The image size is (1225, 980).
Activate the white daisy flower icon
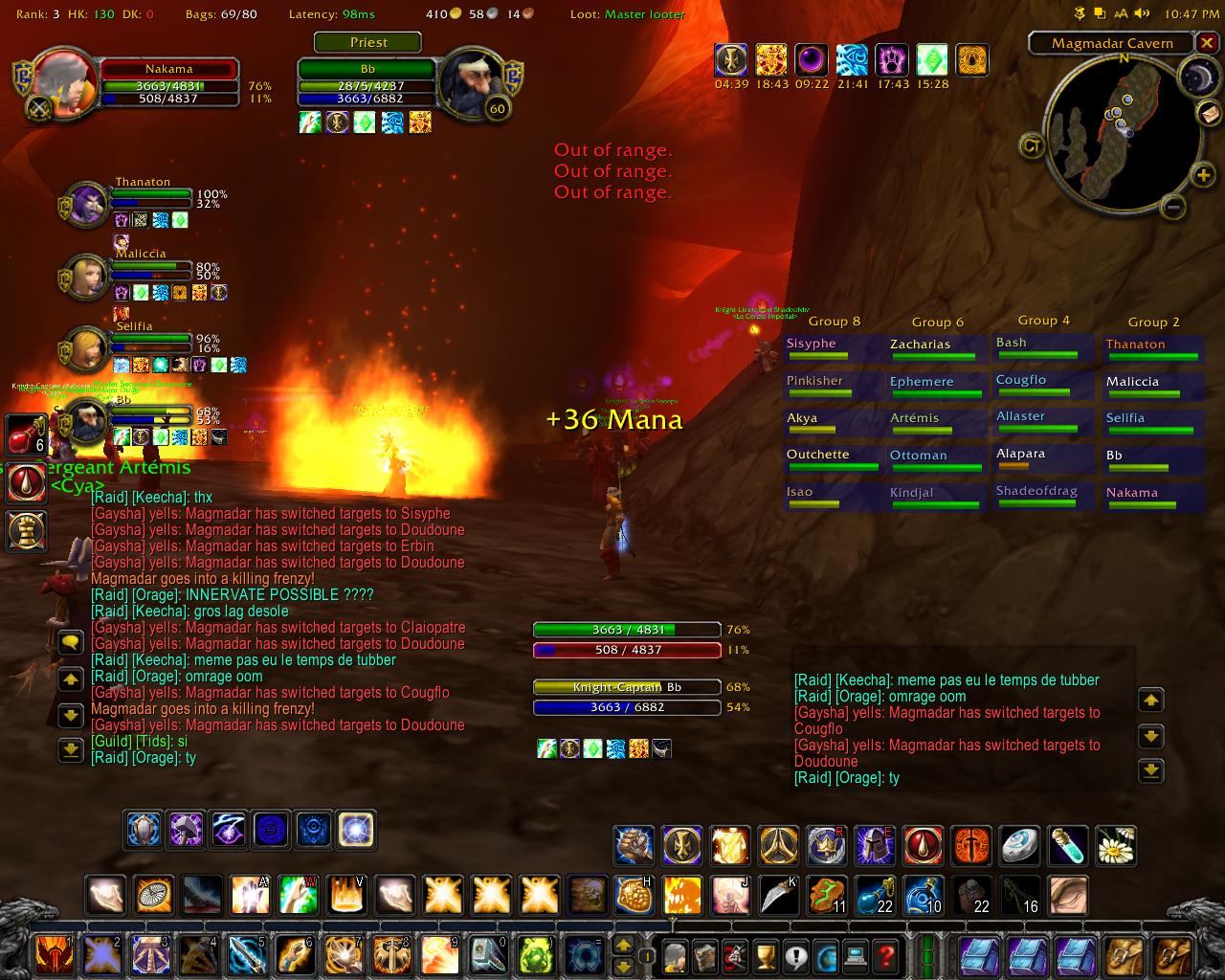coord(1115,846)
